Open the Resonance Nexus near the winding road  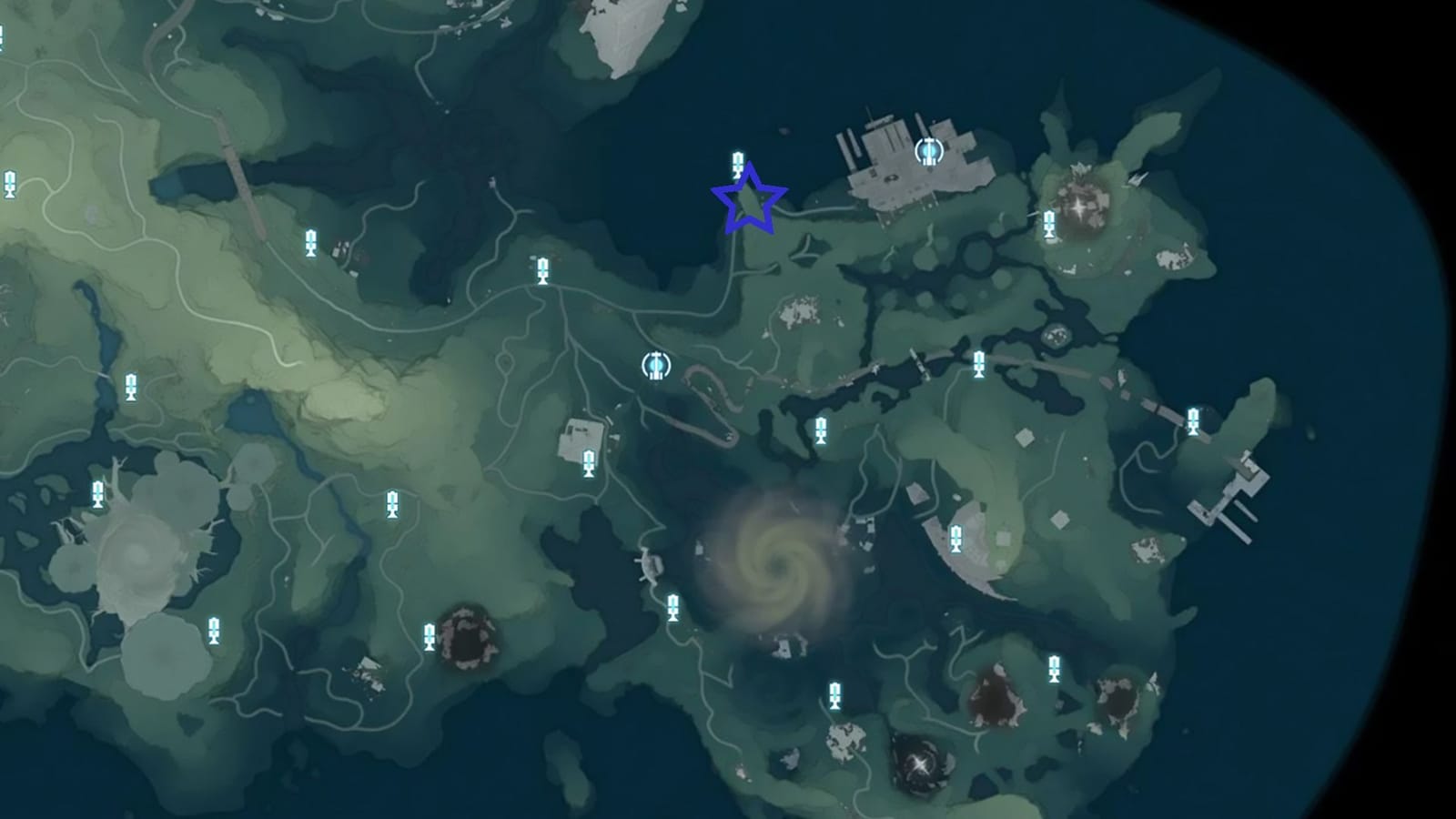pyautogui.click(x=655, y=367)
